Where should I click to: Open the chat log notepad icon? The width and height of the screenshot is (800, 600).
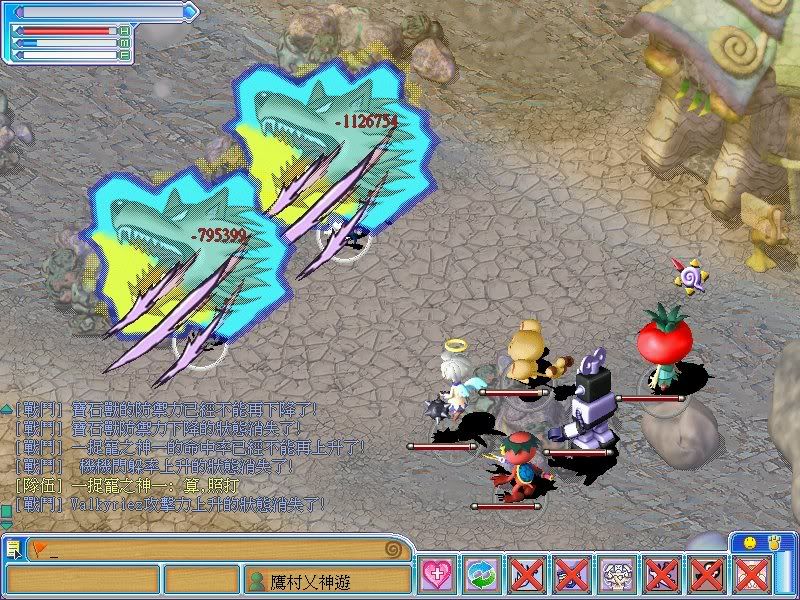pos(13,549)
